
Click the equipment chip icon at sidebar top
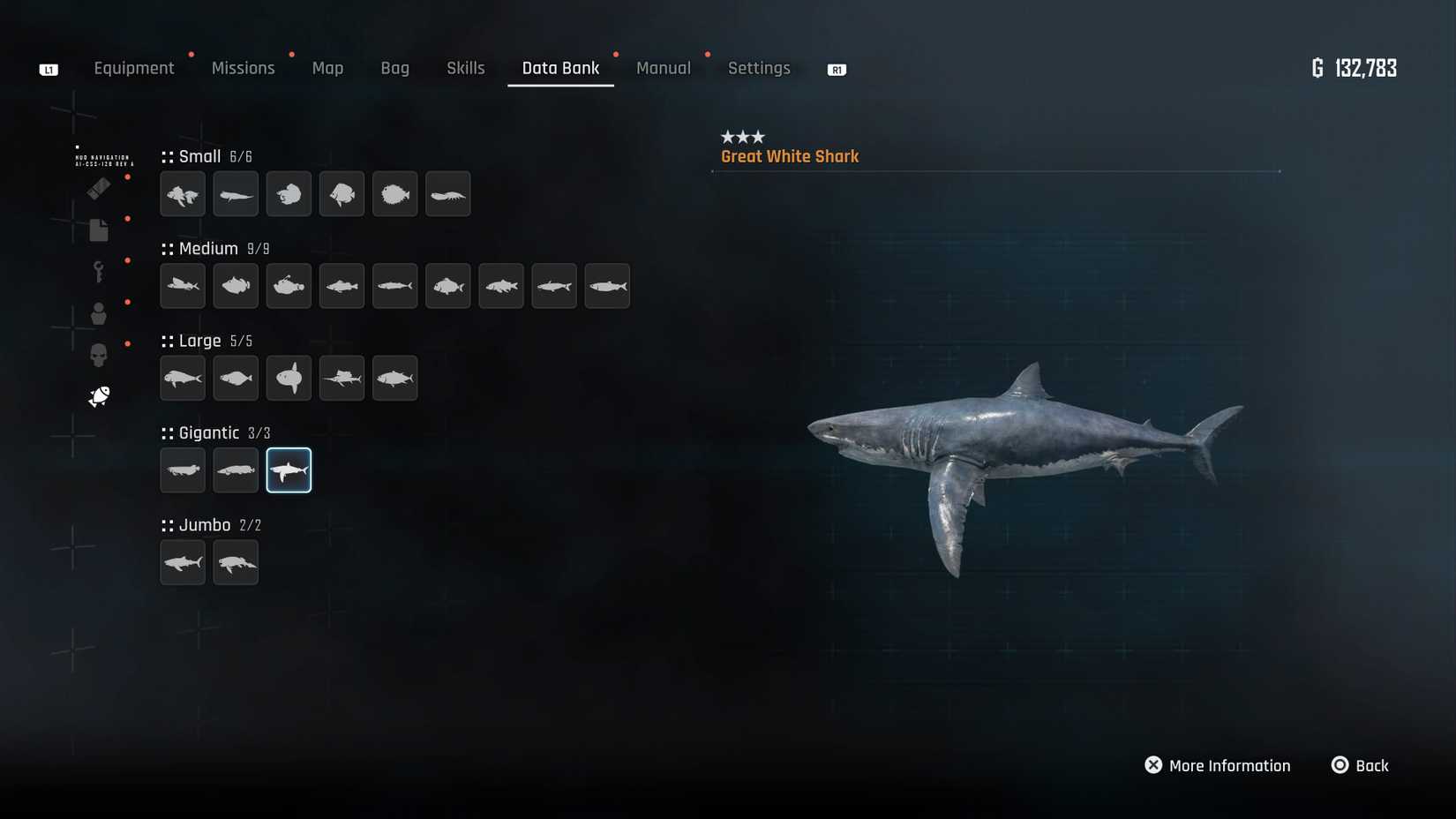coord(98,188)
